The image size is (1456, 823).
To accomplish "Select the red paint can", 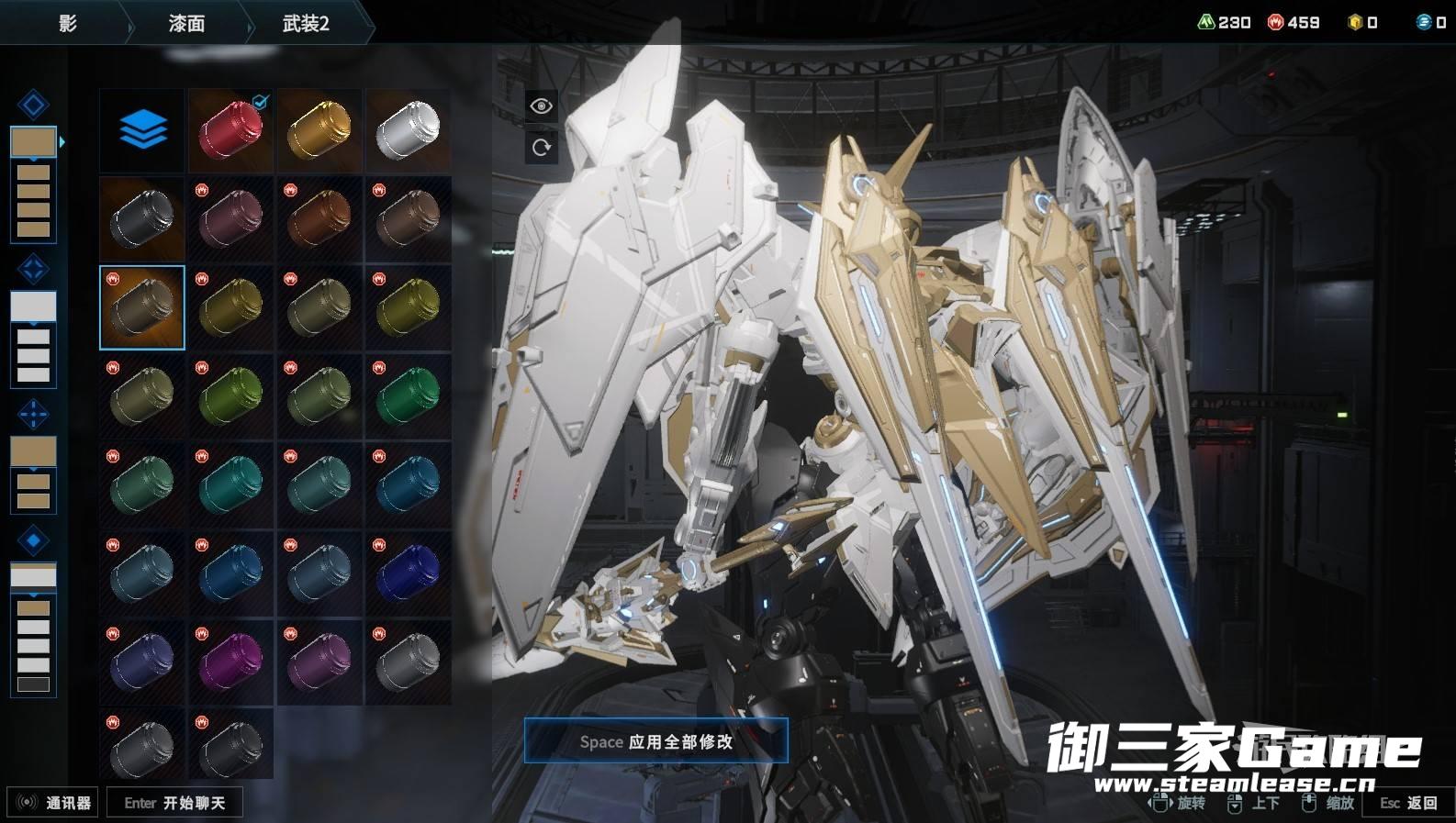I will tap(230, 129).
